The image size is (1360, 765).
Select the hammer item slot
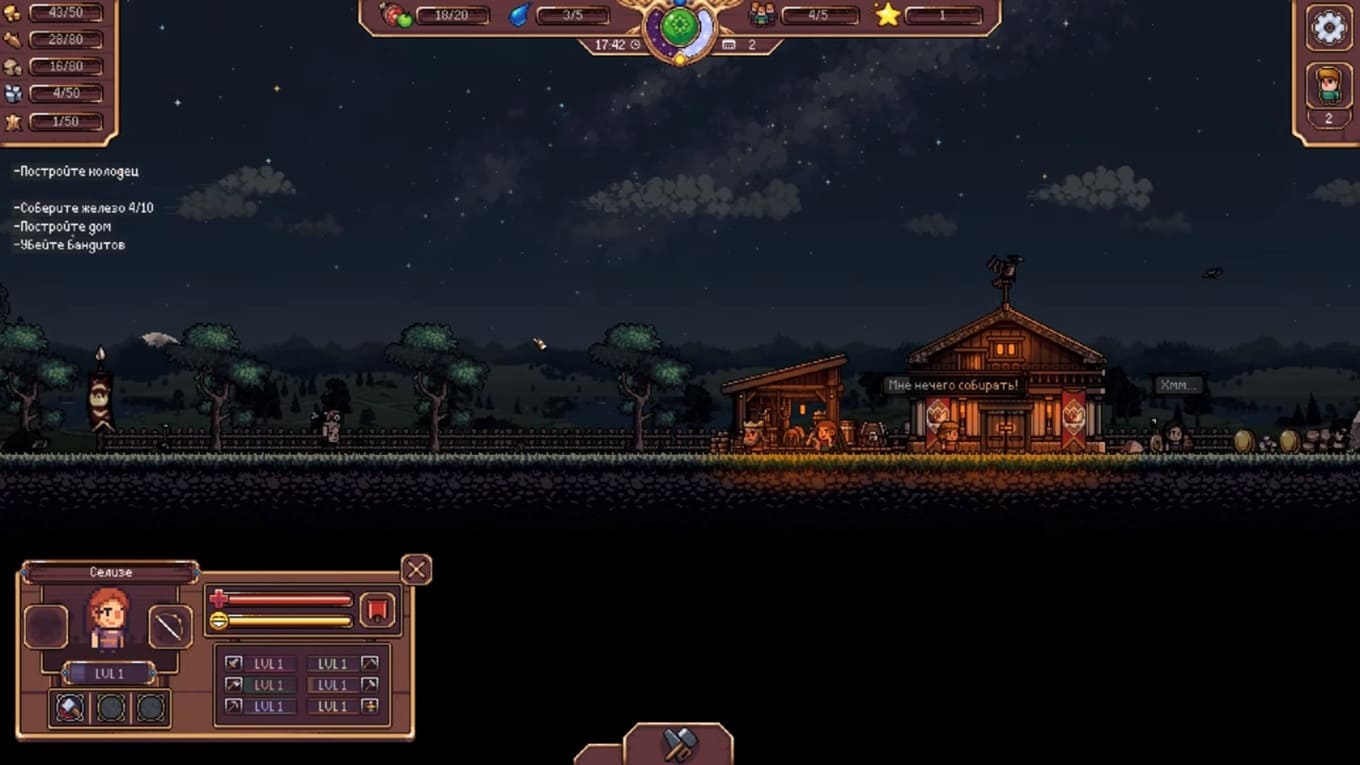[x=70, y=708]
